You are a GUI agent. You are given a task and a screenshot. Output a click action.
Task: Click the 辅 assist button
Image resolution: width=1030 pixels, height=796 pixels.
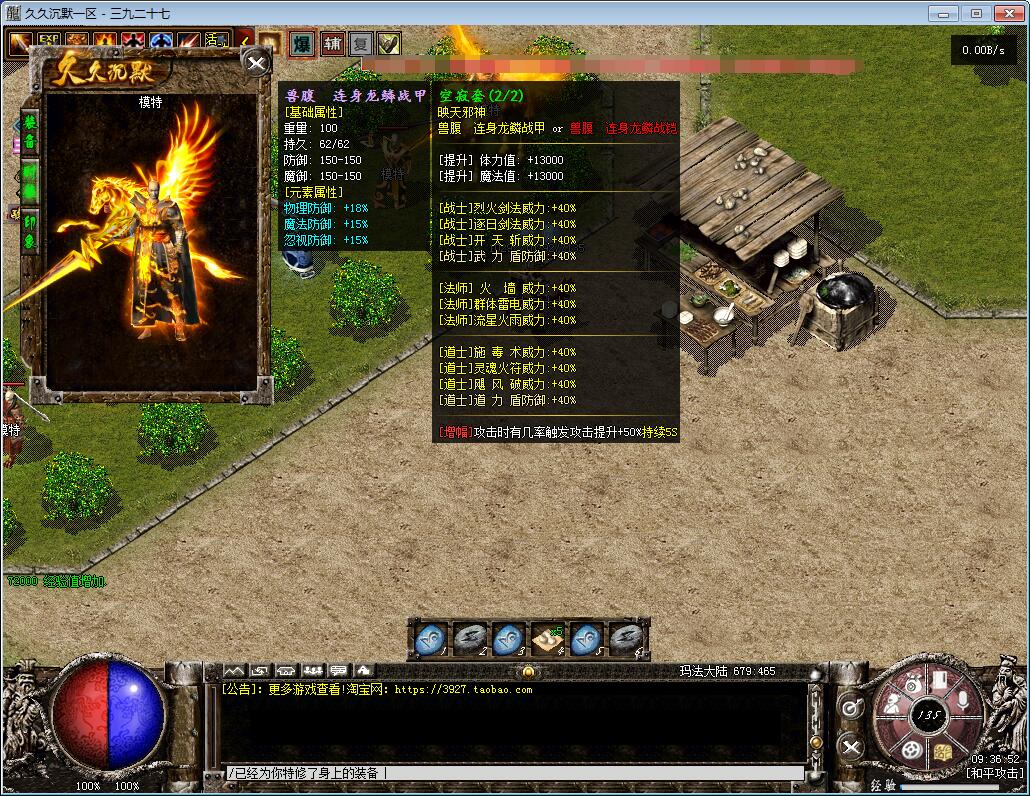(332, 44)
